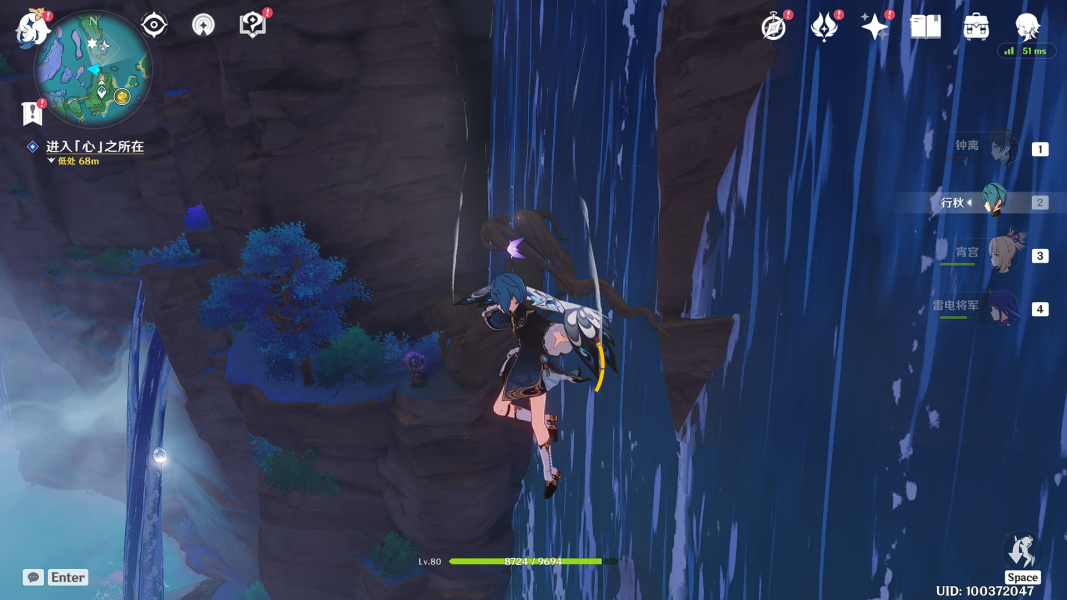This screenshot has height=600, width=1067.
Task: Open the character screen icon
Action: coord(1027,27)
